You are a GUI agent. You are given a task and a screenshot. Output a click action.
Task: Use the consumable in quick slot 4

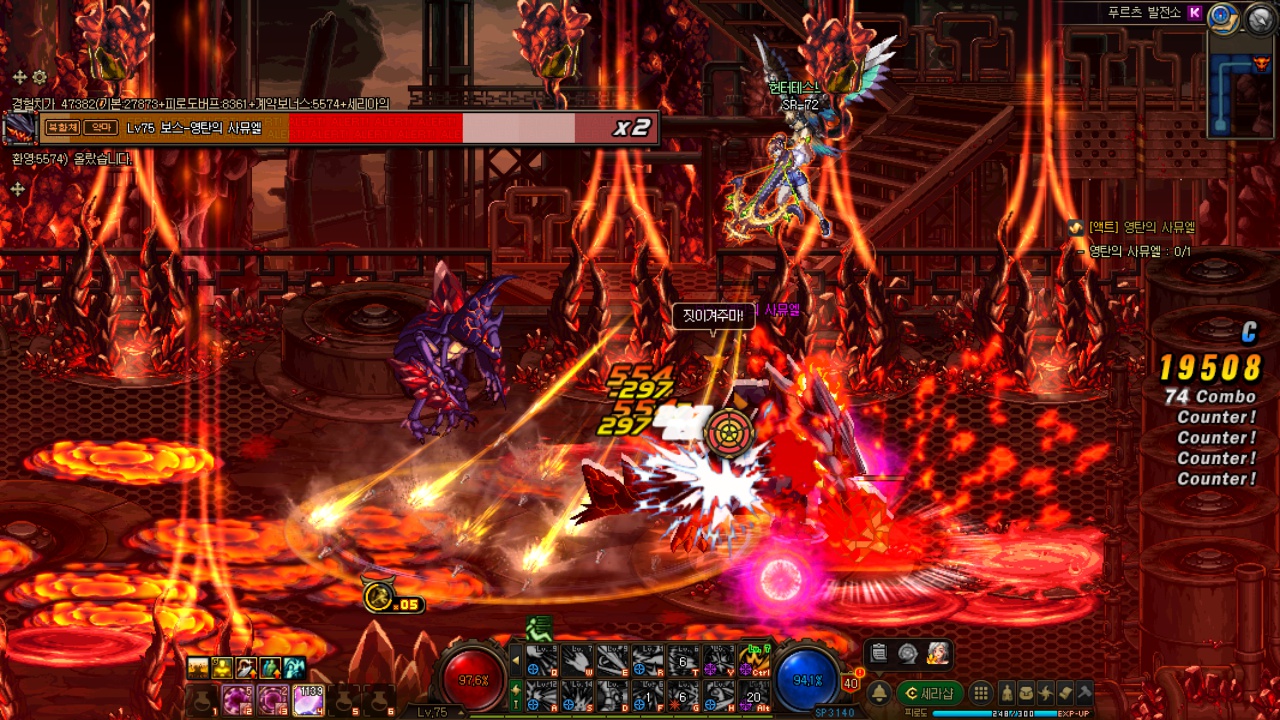click(308, 698)
